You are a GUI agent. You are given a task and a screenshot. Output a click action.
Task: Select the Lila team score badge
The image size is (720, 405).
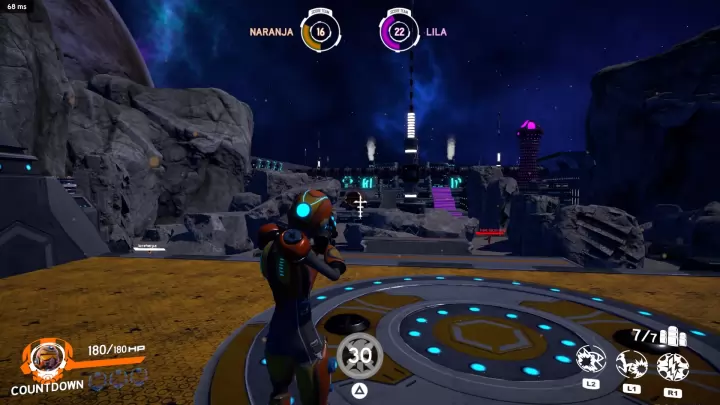pyautogui.click(x=399, y=31)
